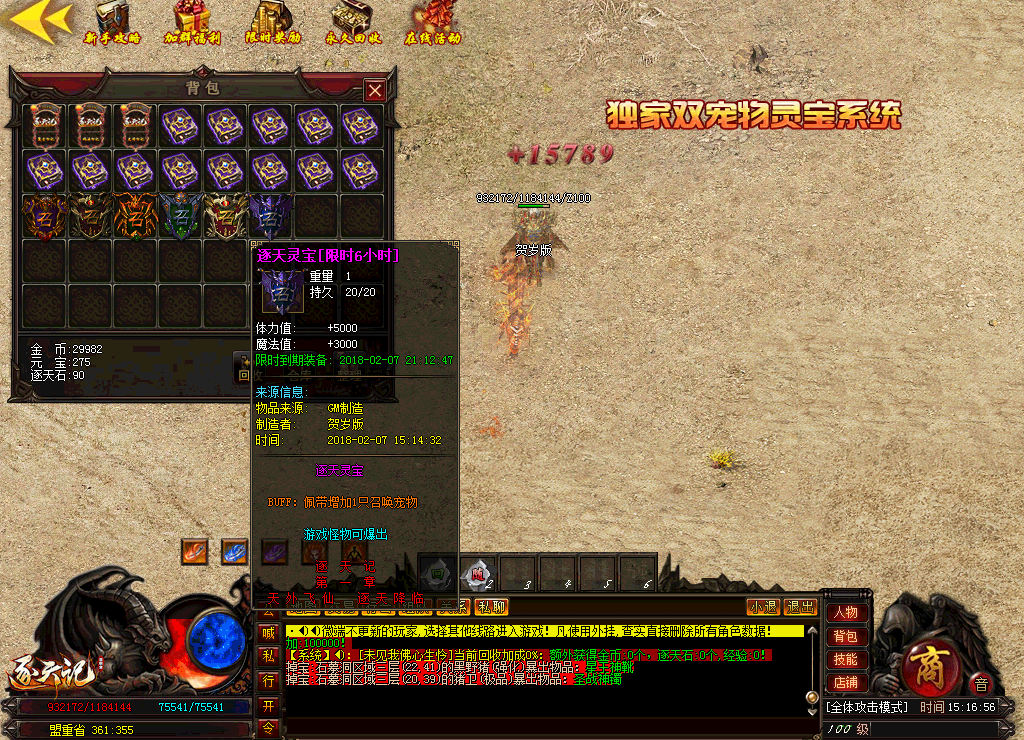Image resolution: width=1024 pixels, height=740 pixels.
Task: Select the 私聊 private chat tab
Action: click(x=491, y=607)
